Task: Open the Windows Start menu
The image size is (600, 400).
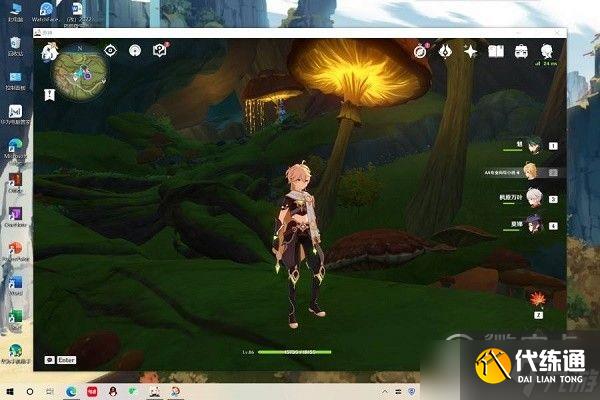Action: coord(9,390)
